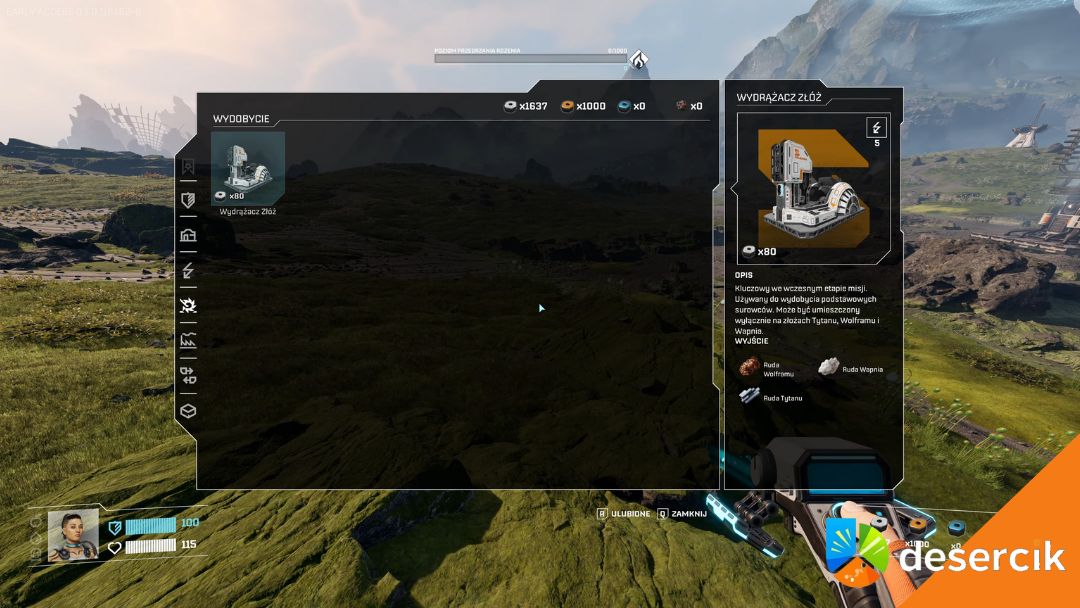
Task: Select the mining extraction category tab
Action: point(188,306)
